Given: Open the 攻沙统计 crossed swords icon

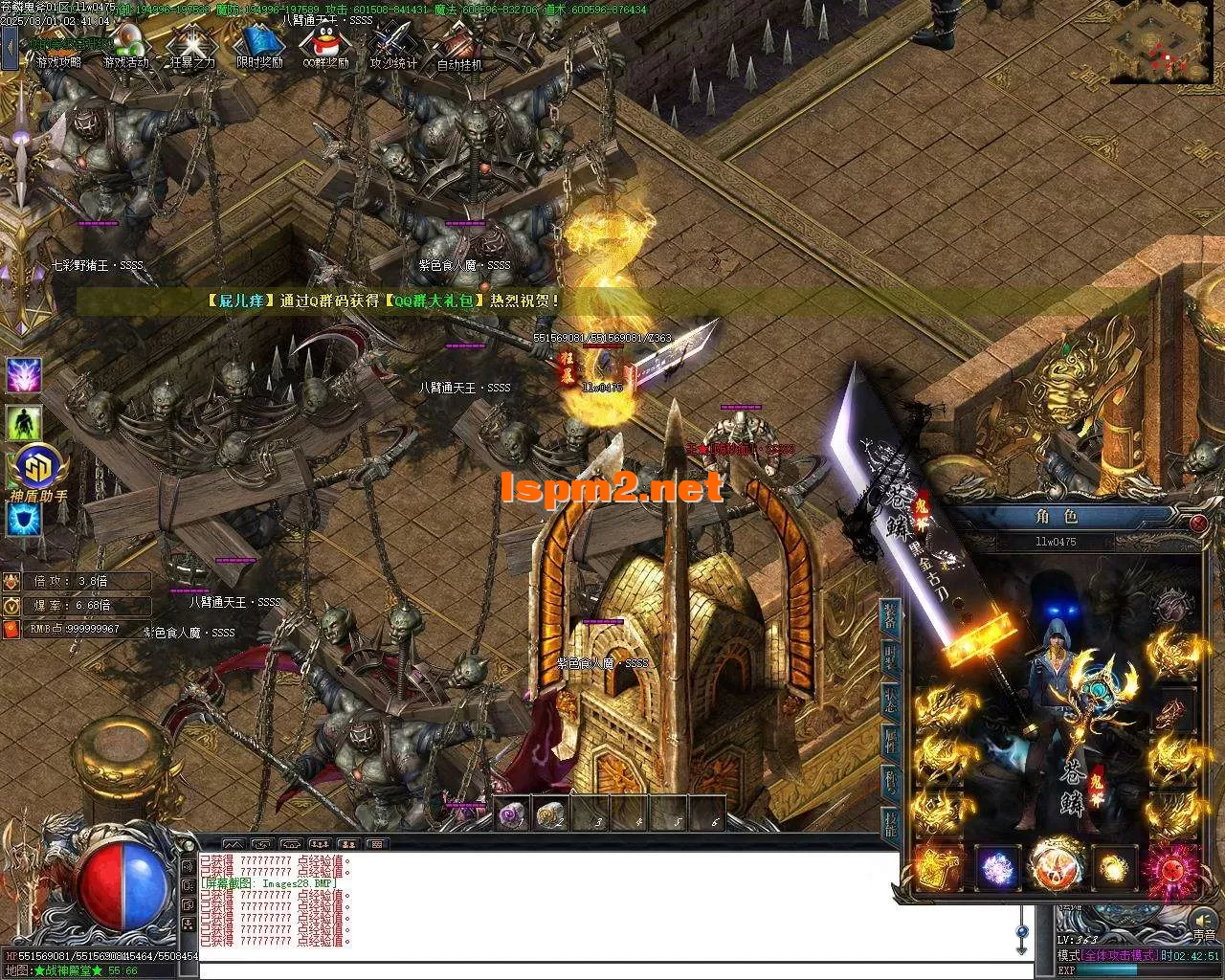Looking at the screenshot, I should (392, 46).
